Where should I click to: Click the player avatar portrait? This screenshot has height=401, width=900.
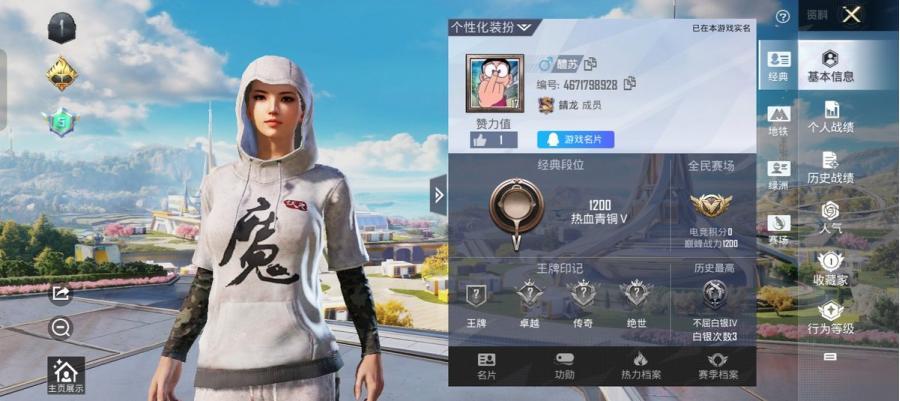(x=494, y=83)
